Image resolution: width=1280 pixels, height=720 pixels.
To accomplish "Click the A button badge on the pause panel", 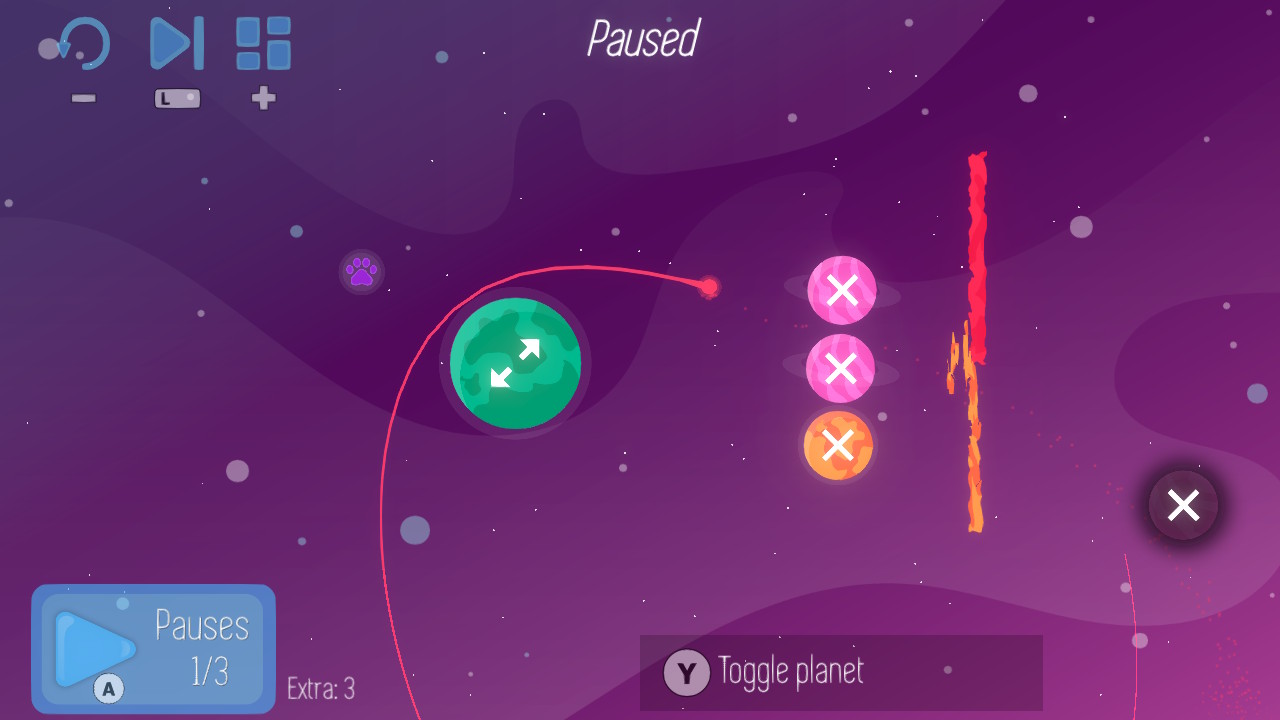I will pos(110,687).
